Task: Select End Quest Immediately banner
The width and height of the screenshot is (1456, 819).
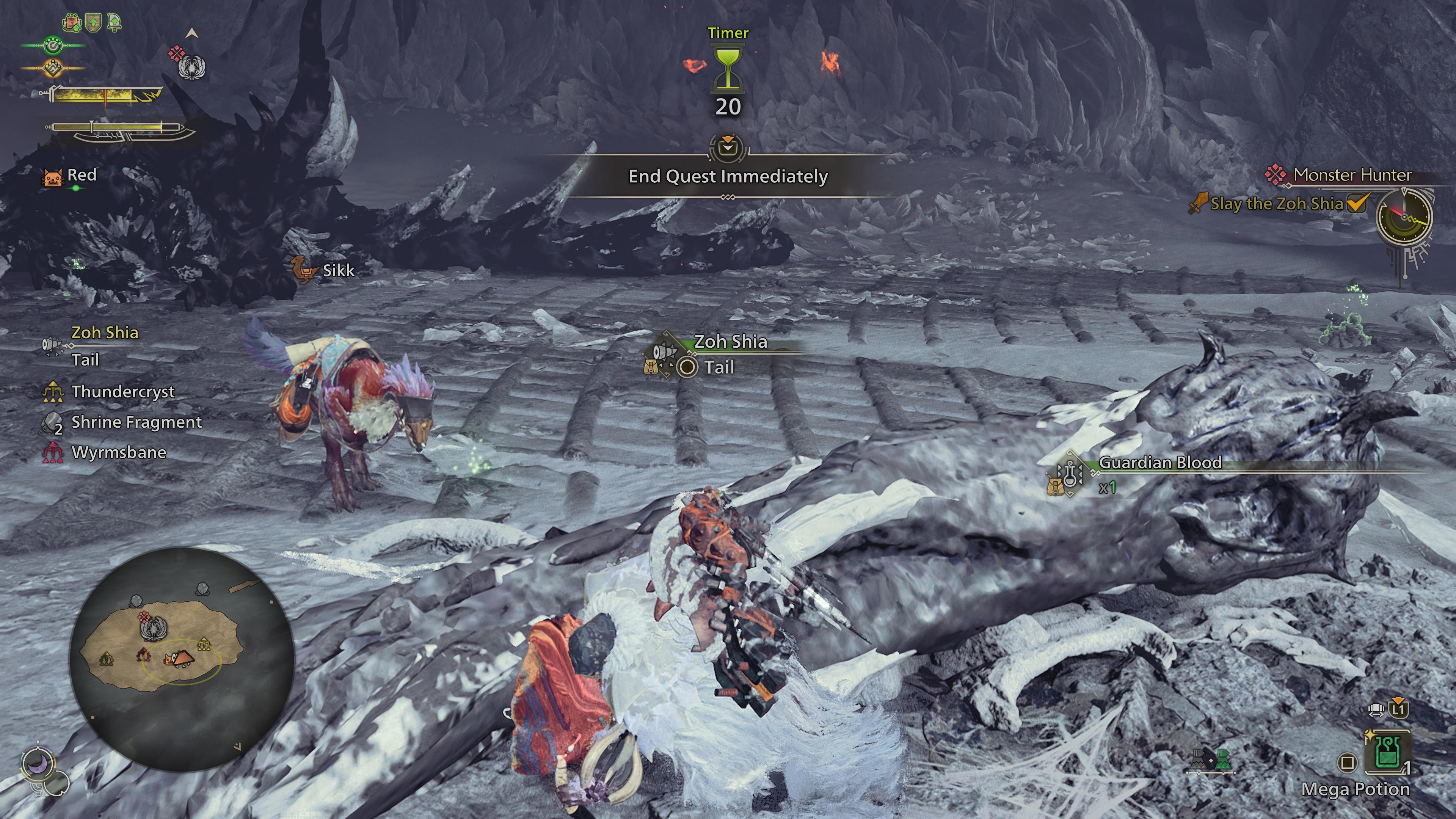Action: coord(728,176)
